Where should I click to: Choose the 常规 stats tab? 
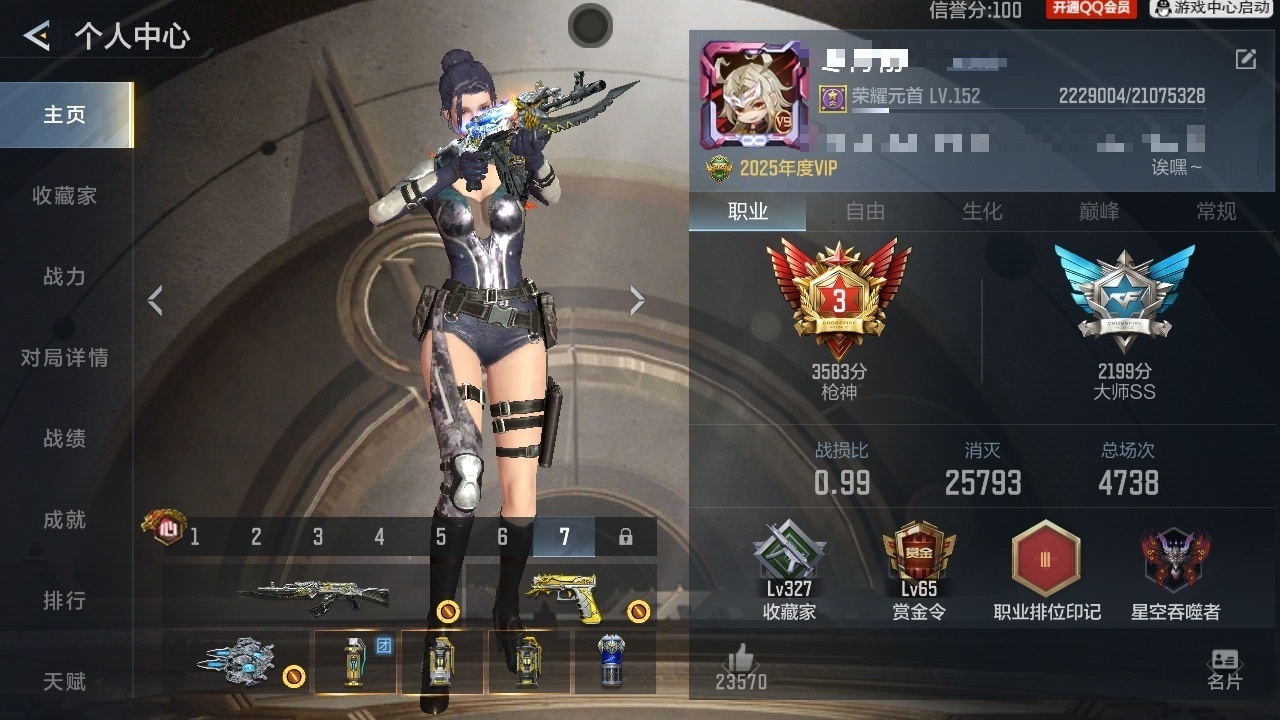1216,211
